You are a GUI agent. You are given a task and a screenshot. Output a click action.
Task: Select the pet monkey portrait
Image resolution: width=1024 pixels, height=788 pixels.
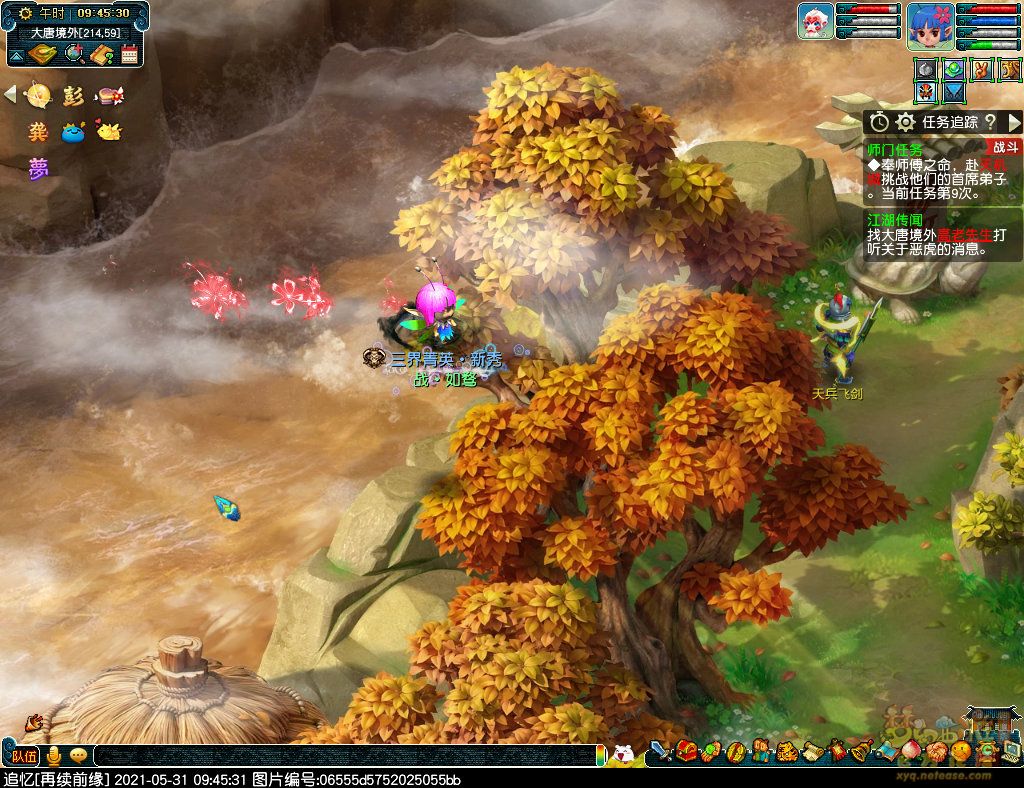(815, 22)
